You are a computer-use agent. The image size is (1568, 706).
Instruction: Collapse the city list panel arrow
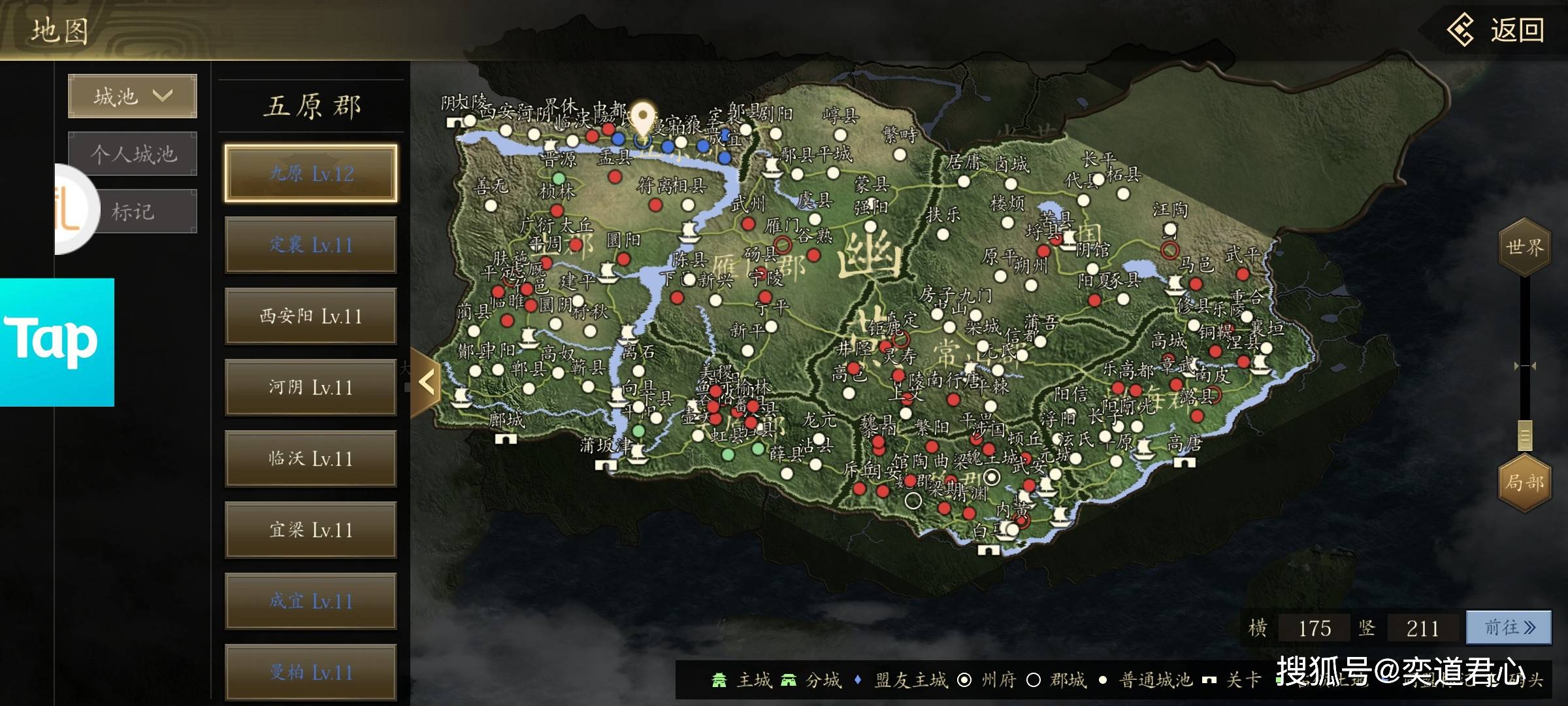point(426,382)
